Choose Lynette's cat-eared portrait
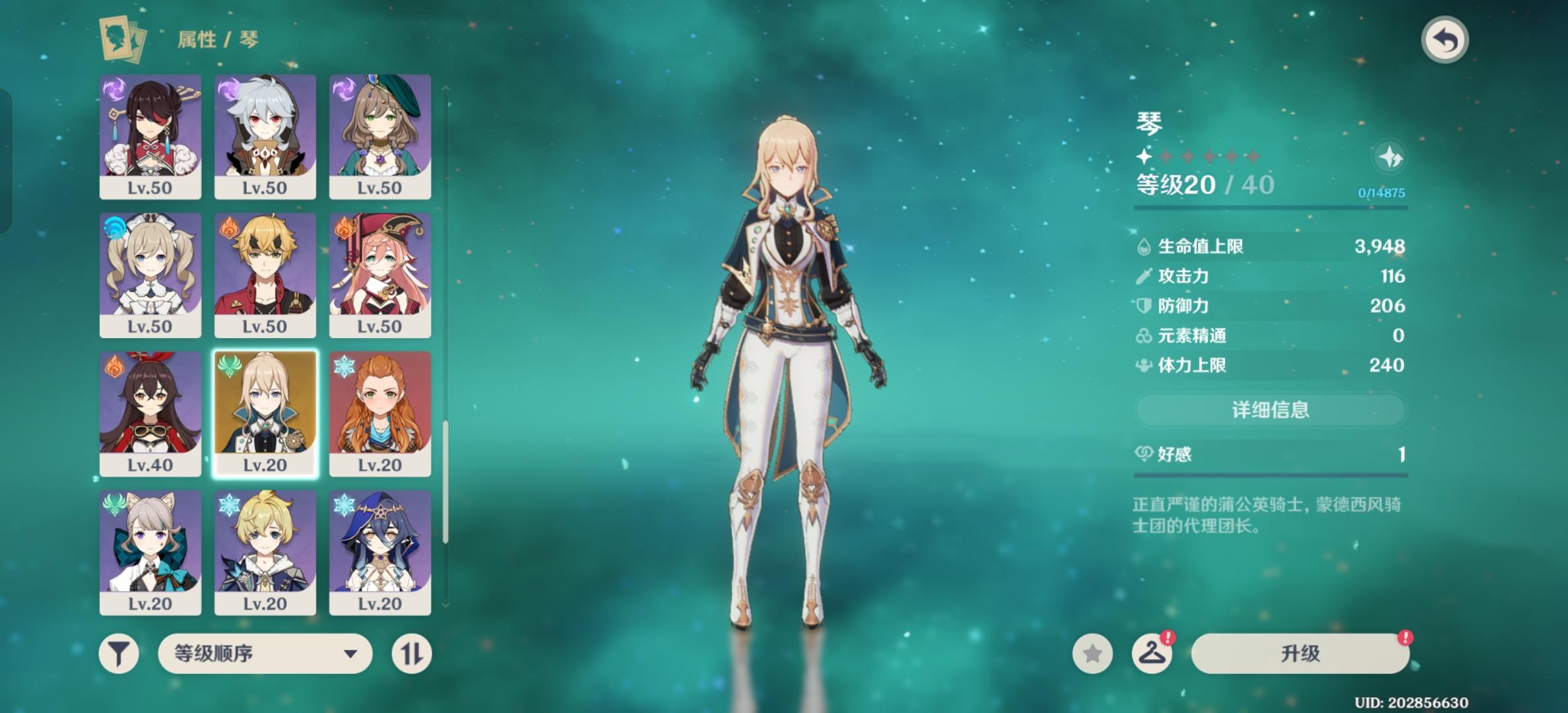 click(150, 552)
